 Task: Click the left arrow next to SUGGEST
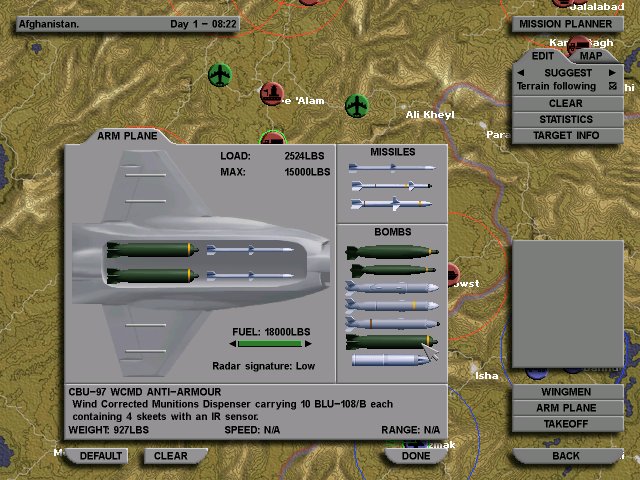[521, 72]
